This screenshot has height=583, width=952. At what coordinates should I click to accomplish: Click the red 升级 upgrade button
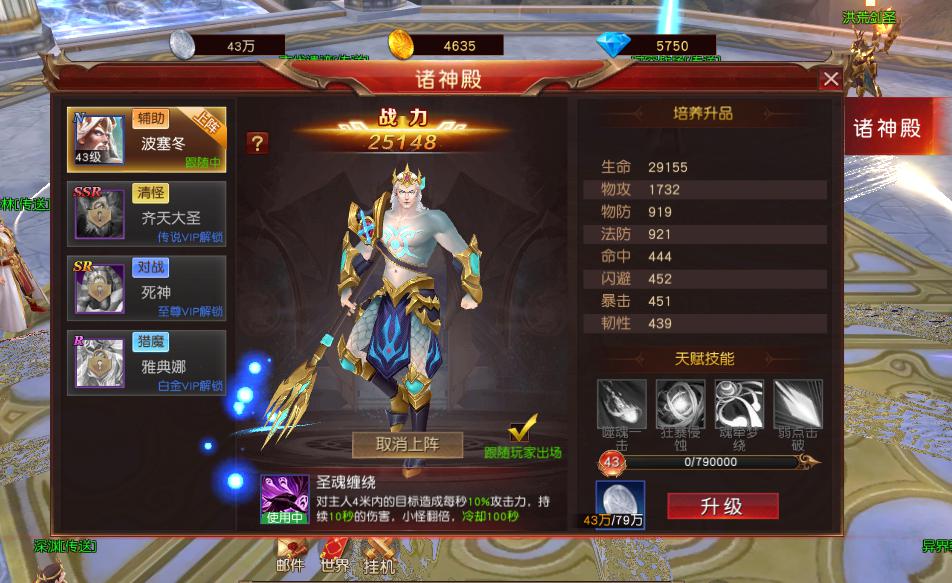pyautogui.click(x=722, y=505)
